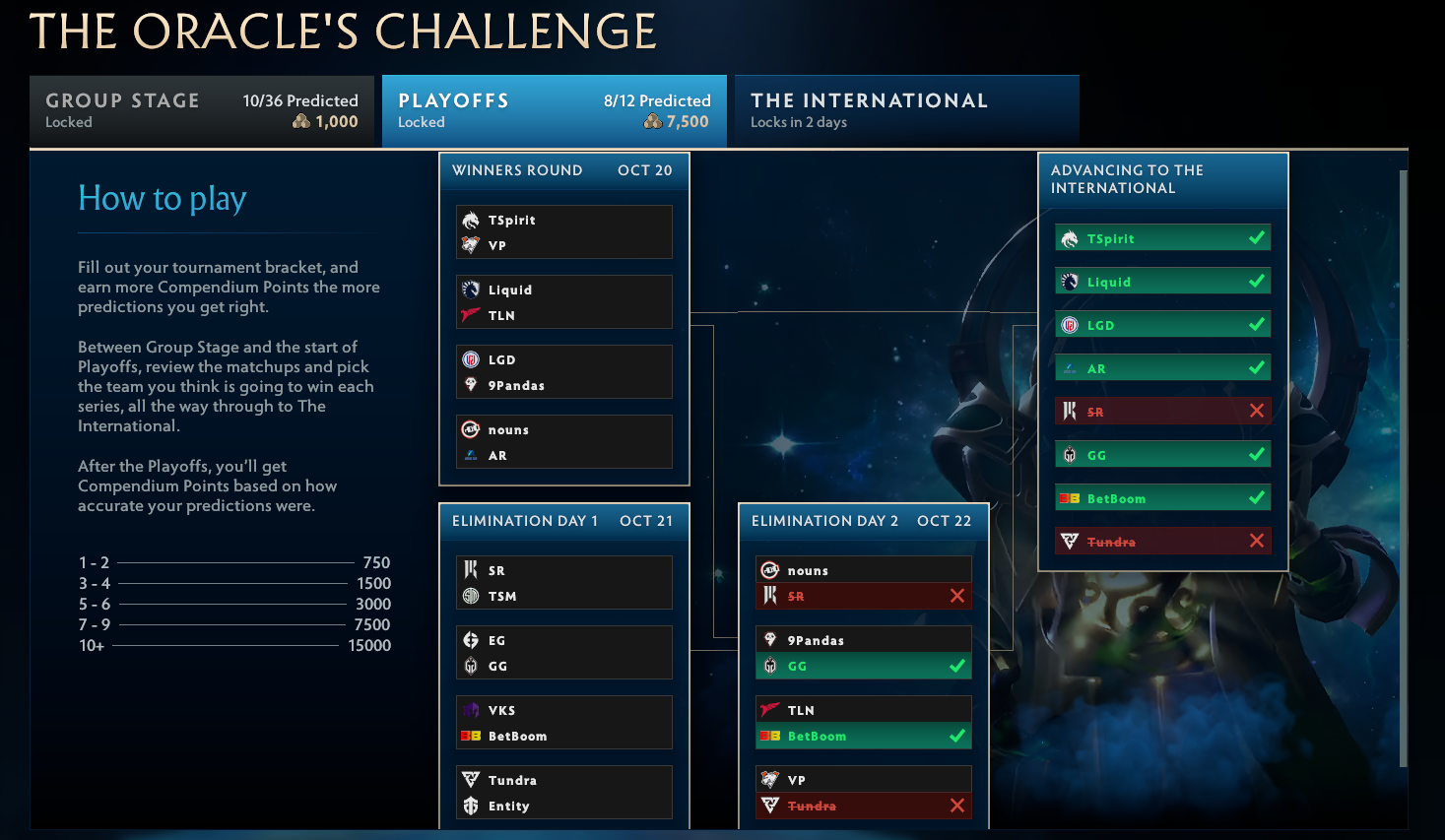Screen dimensions: 1445x840
Task: Click the Compendium points coin on Playoffs tab
Action: (x=652, y=121)
